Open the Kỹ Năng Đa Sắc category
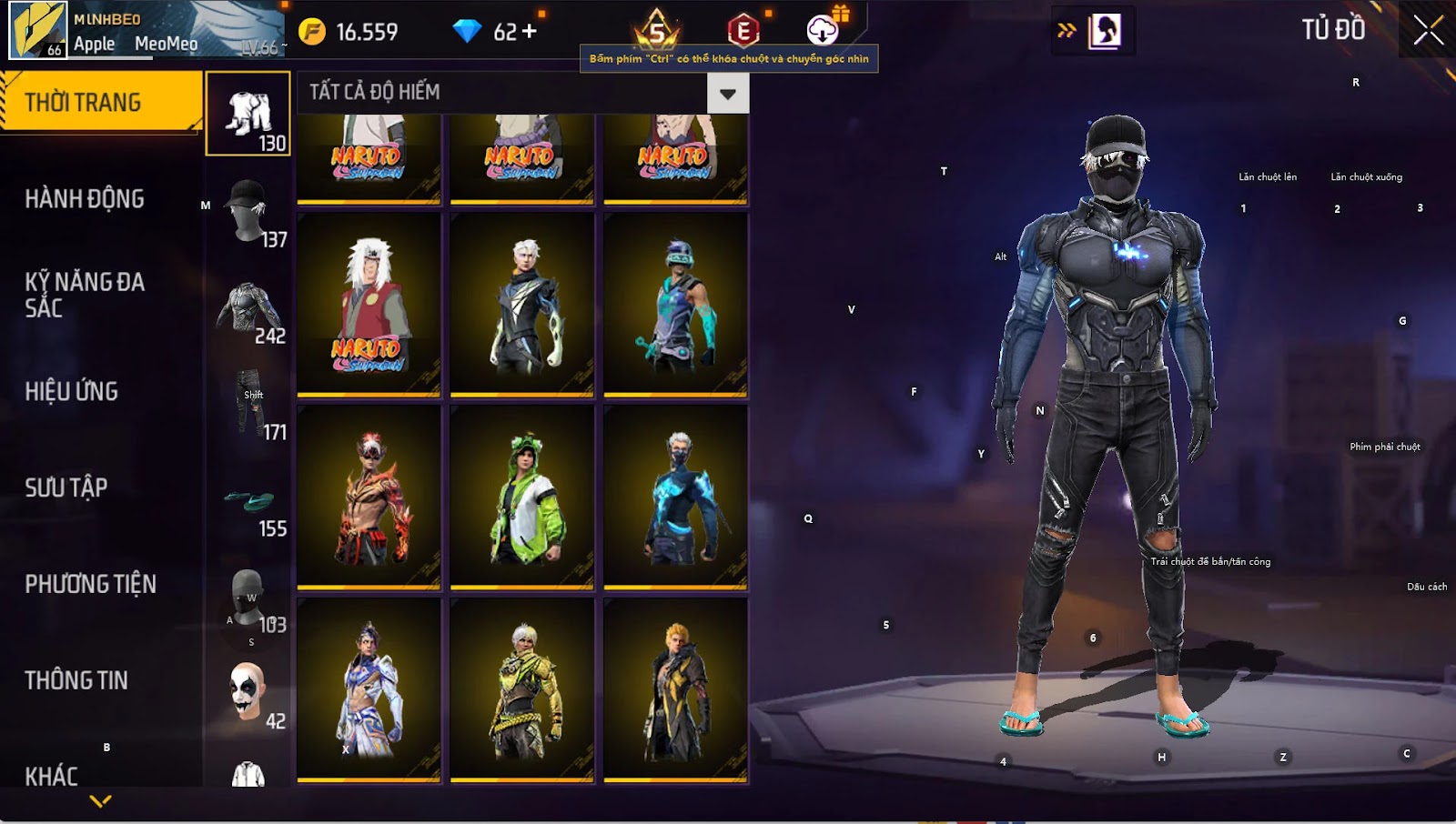1456x824 pixels. tap(85, 295)
